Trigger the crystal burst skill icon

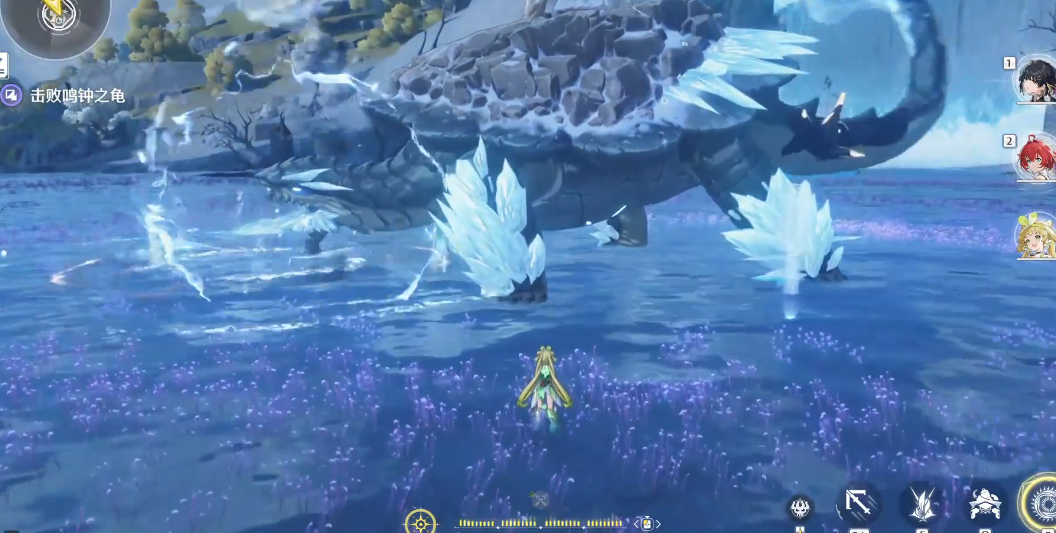(x=922, y=503)
